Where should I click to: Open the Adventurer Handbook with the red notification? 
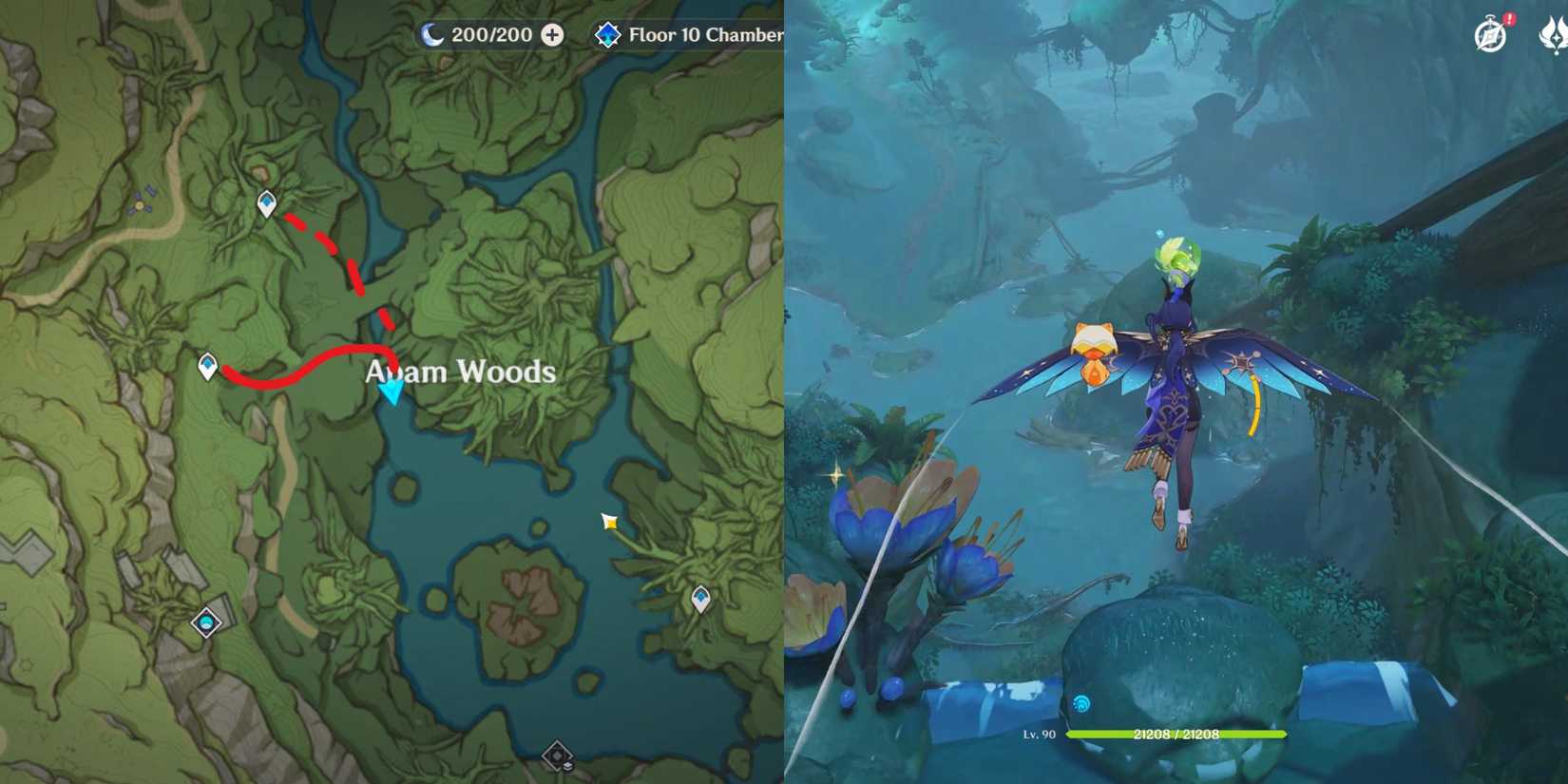[1491, 37]
